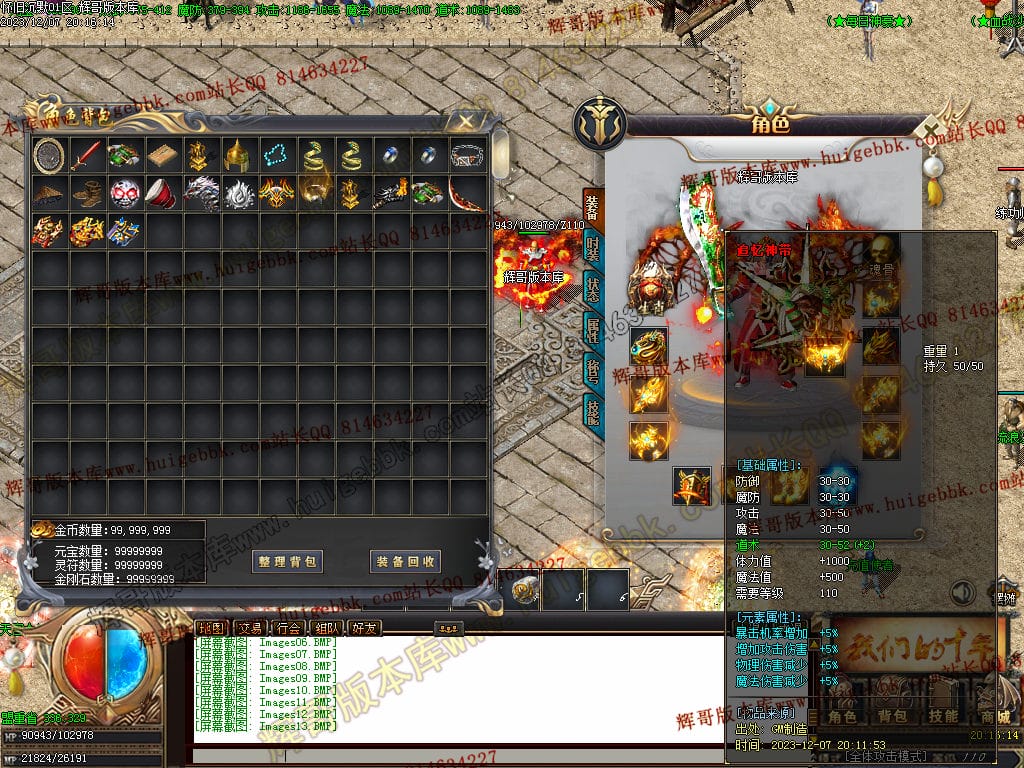This screenshot has width=1024, height=768.
Task: Open the 技能 skills side tab
Action: [593, 411]
